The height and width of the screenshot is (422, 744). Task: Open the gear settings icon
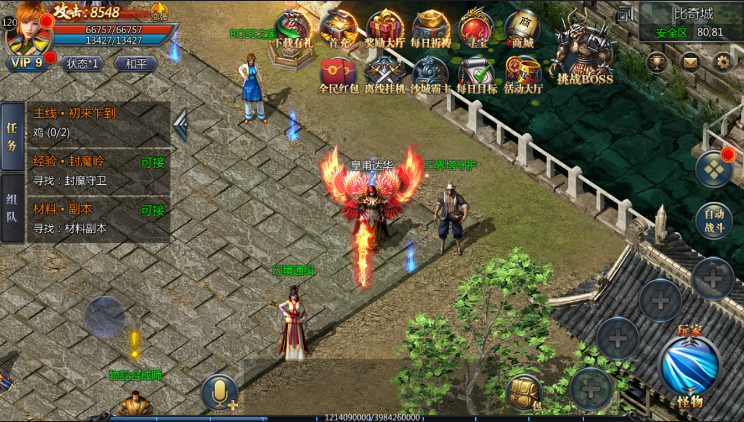click(723, 62)
